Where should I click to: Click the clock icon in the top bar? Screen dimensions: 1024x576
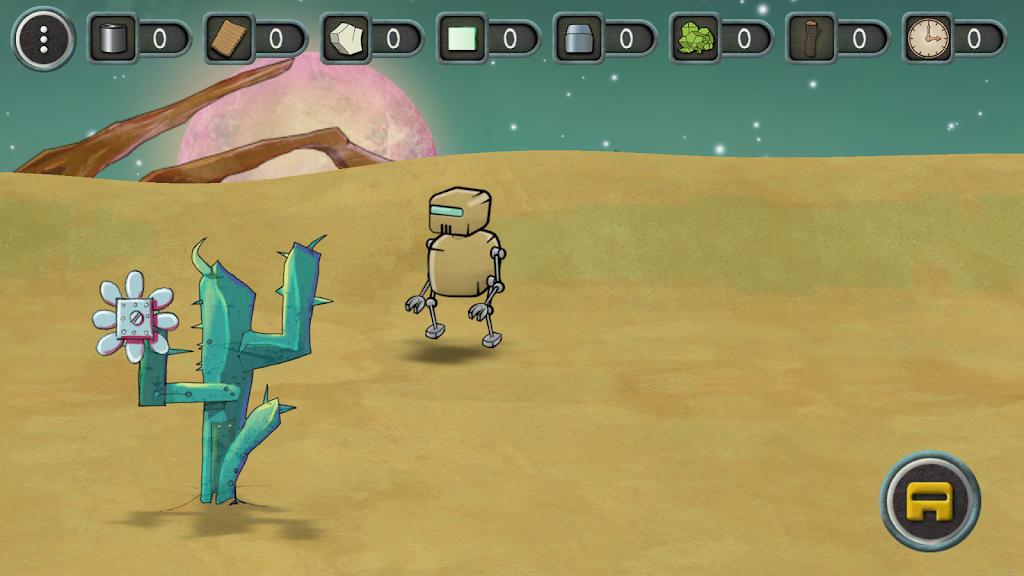click(927, 39)
